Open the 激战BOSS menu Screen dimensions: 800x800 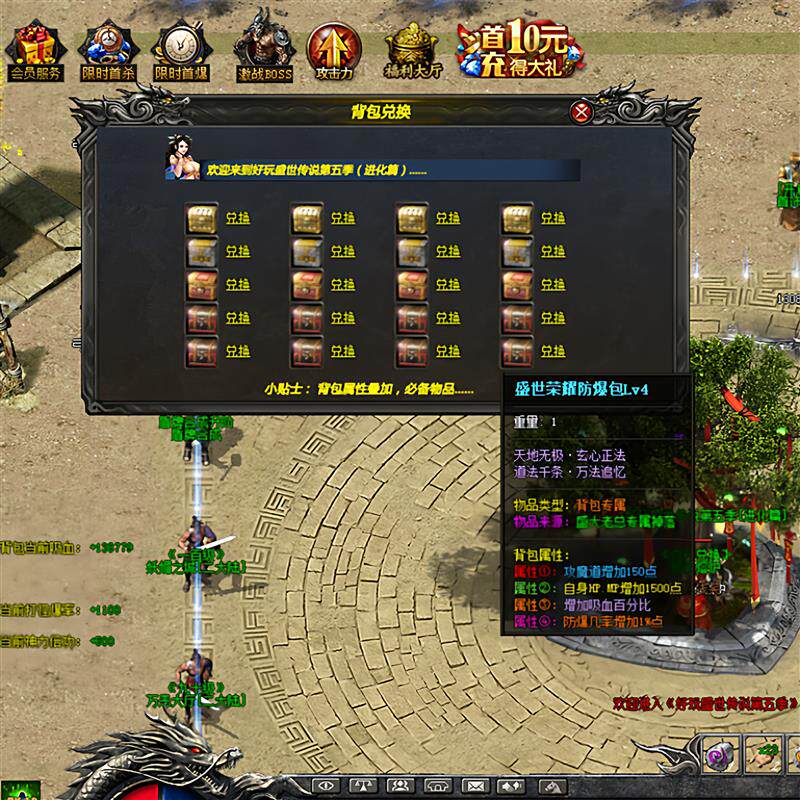pyautogui.click(x=264, y=50)
